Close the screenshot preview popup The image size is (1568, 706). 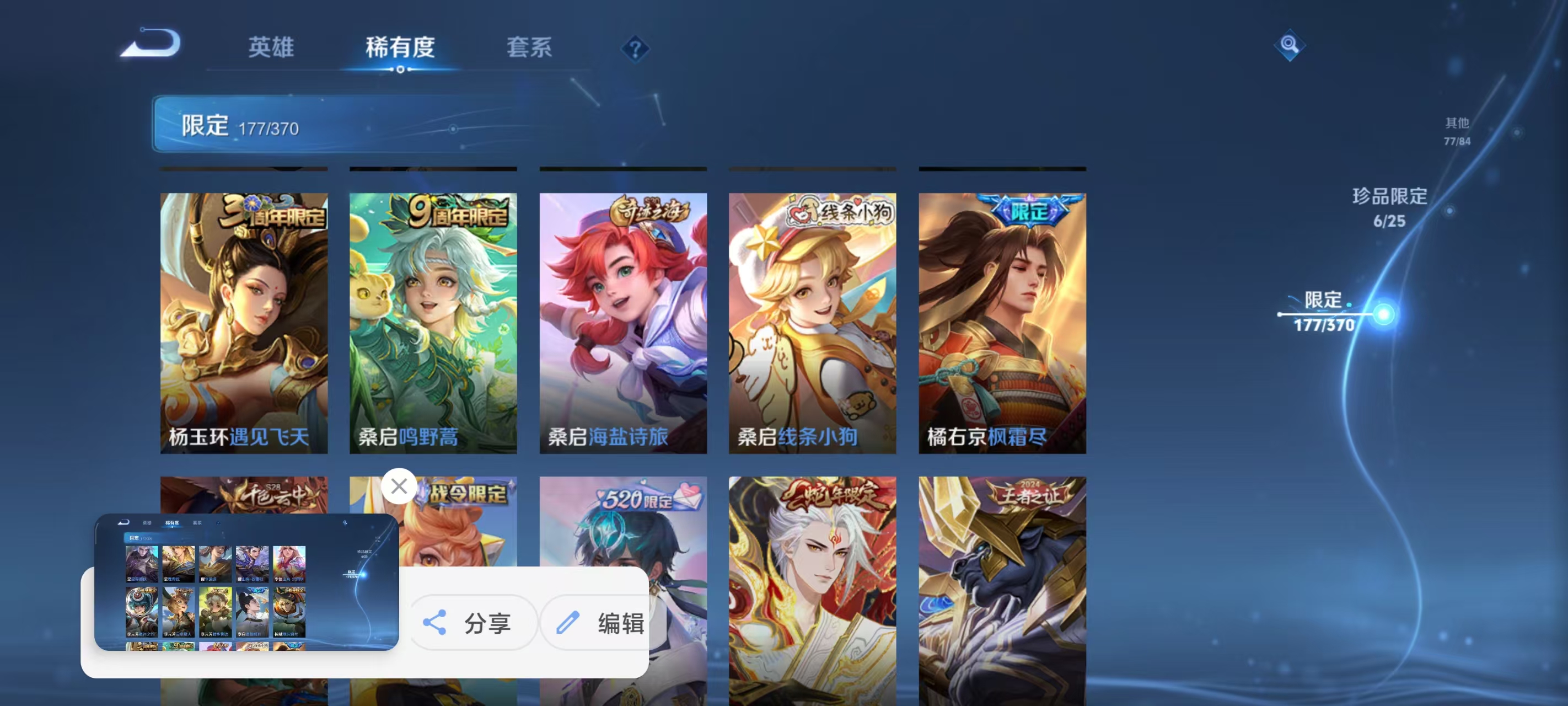tap(399, 486)
